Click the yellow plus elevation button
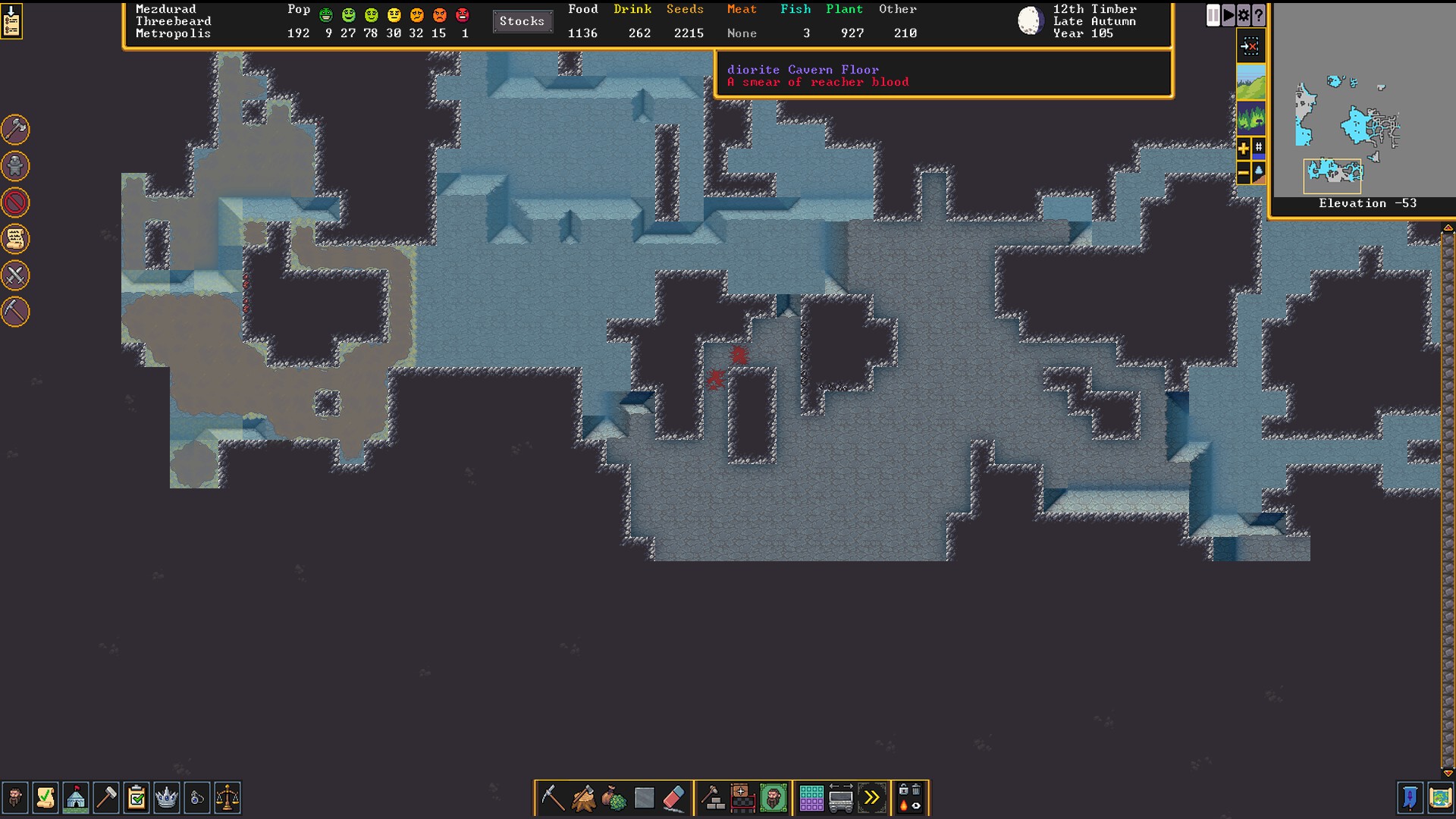Screen dimensions: 1456x819 click(x=1244, y=149)
